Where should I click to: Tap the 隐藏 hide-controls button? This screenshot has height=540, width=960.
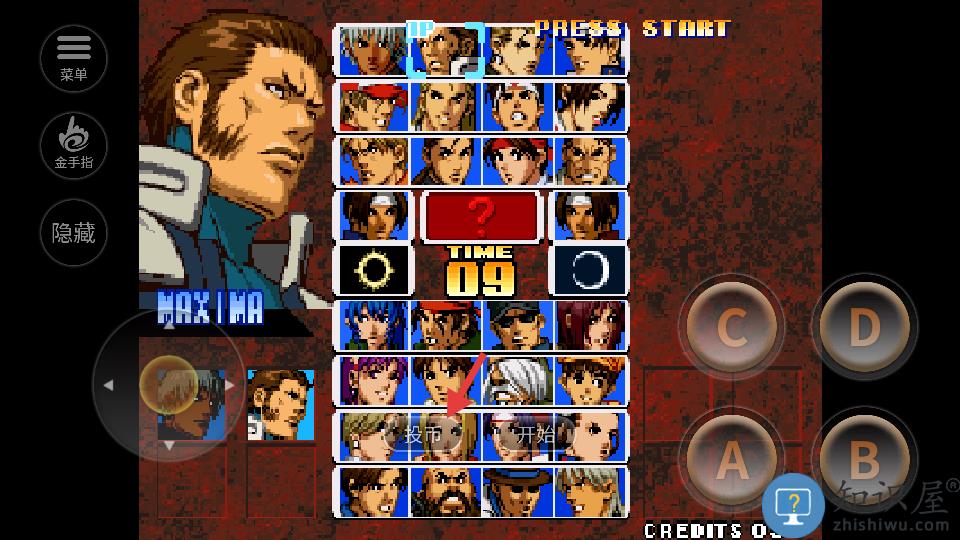tap(74, 234)
